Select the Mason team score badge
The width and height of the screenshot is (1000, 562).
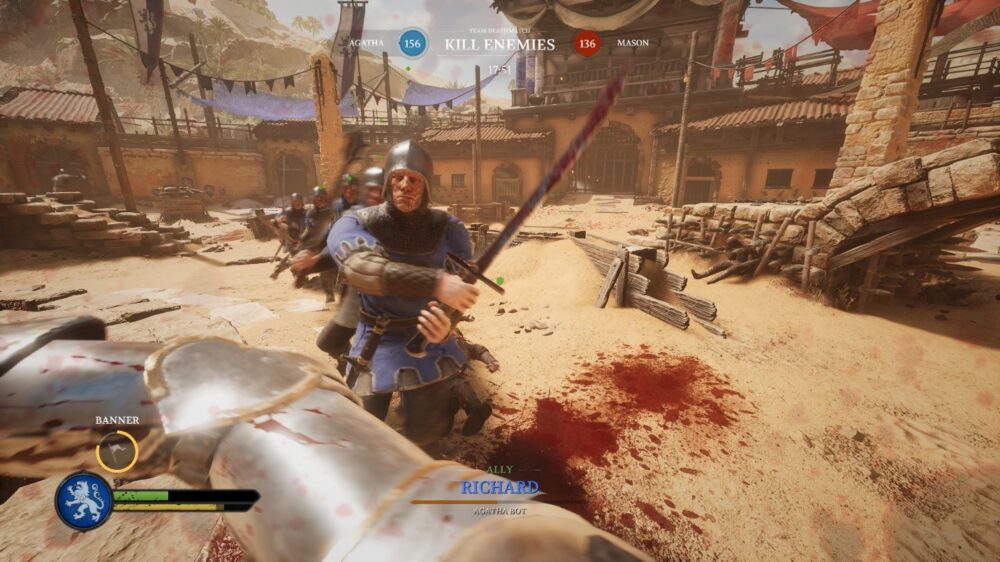[x=587, y=43]
